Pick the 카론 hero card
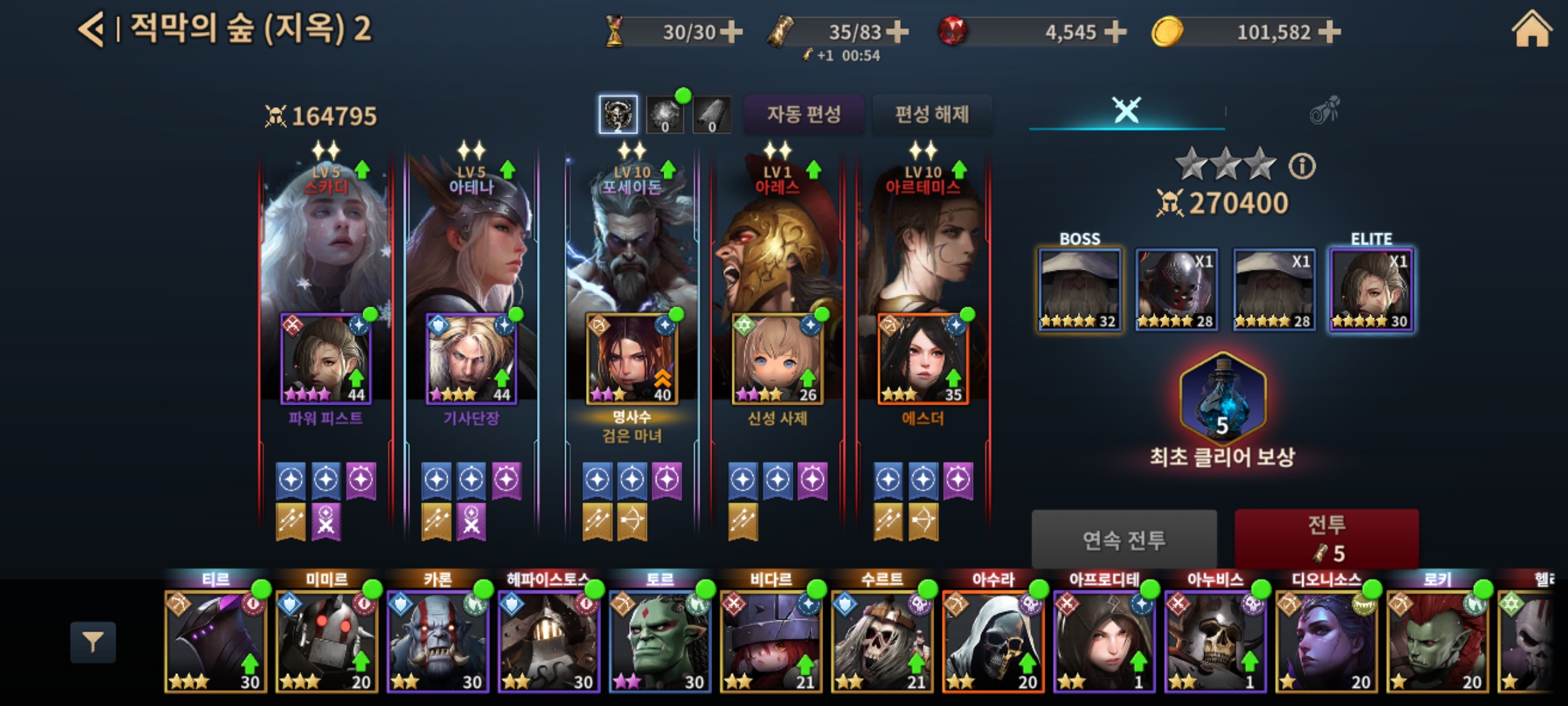This screenshot has height=706, width=1568. 438,641
